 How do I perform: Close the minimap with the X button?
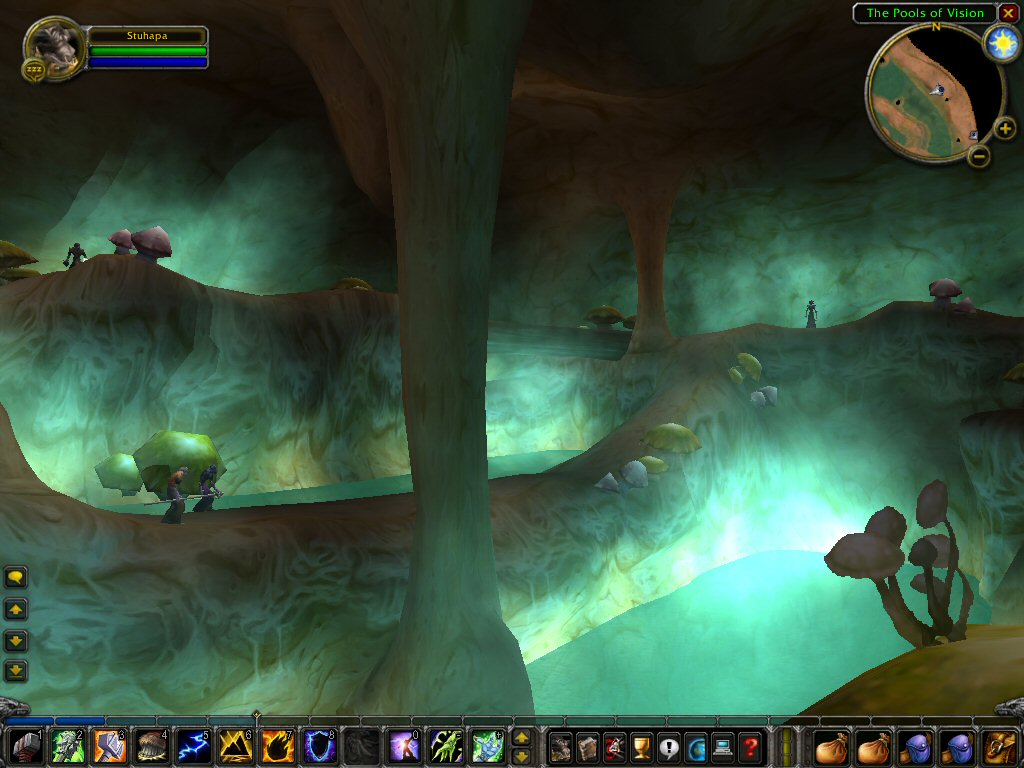(x=1008, y=13)
